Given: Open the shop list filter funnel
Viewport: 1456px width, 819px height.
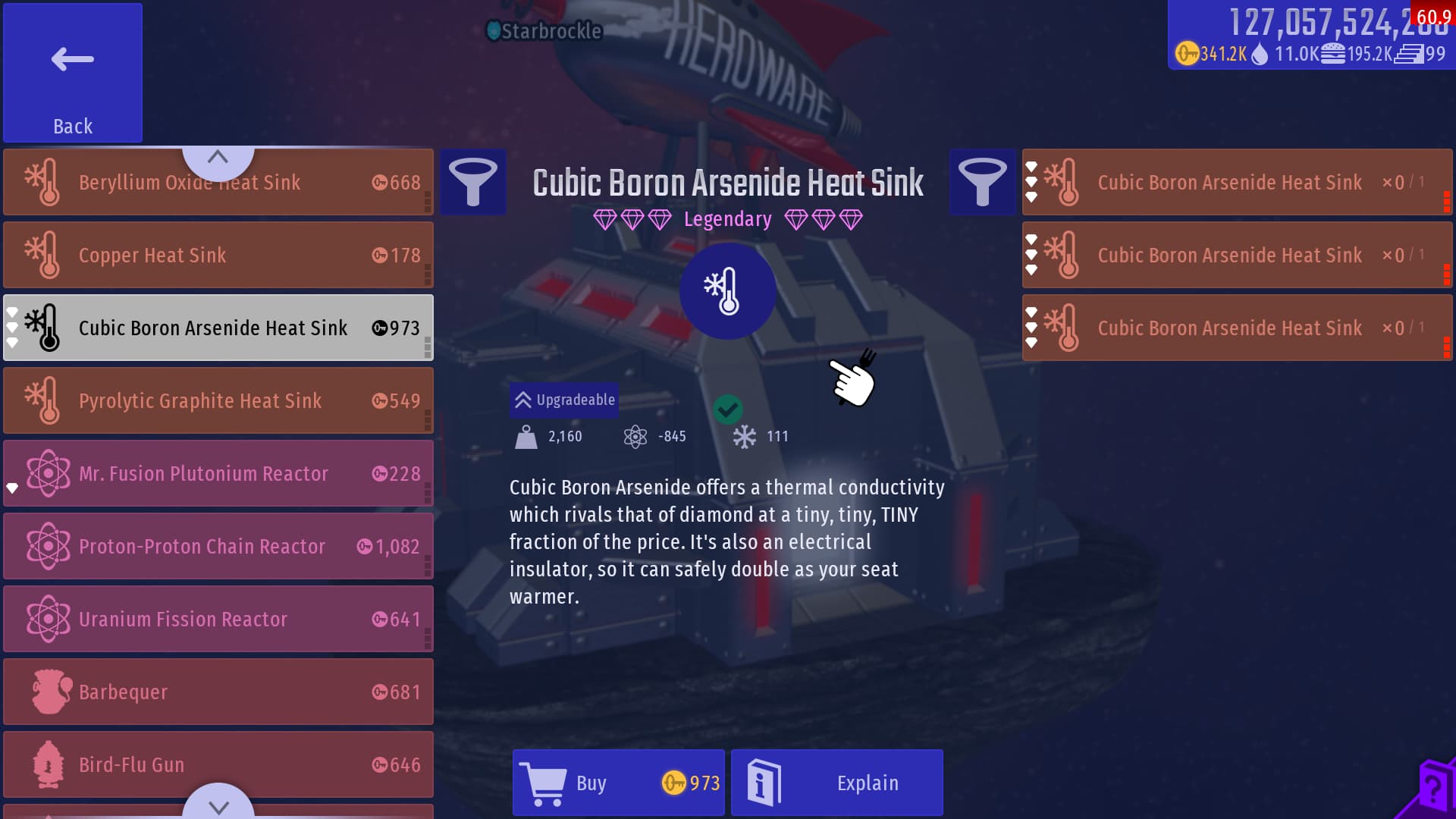Looking at the screenshot, I should coord(473,182).
